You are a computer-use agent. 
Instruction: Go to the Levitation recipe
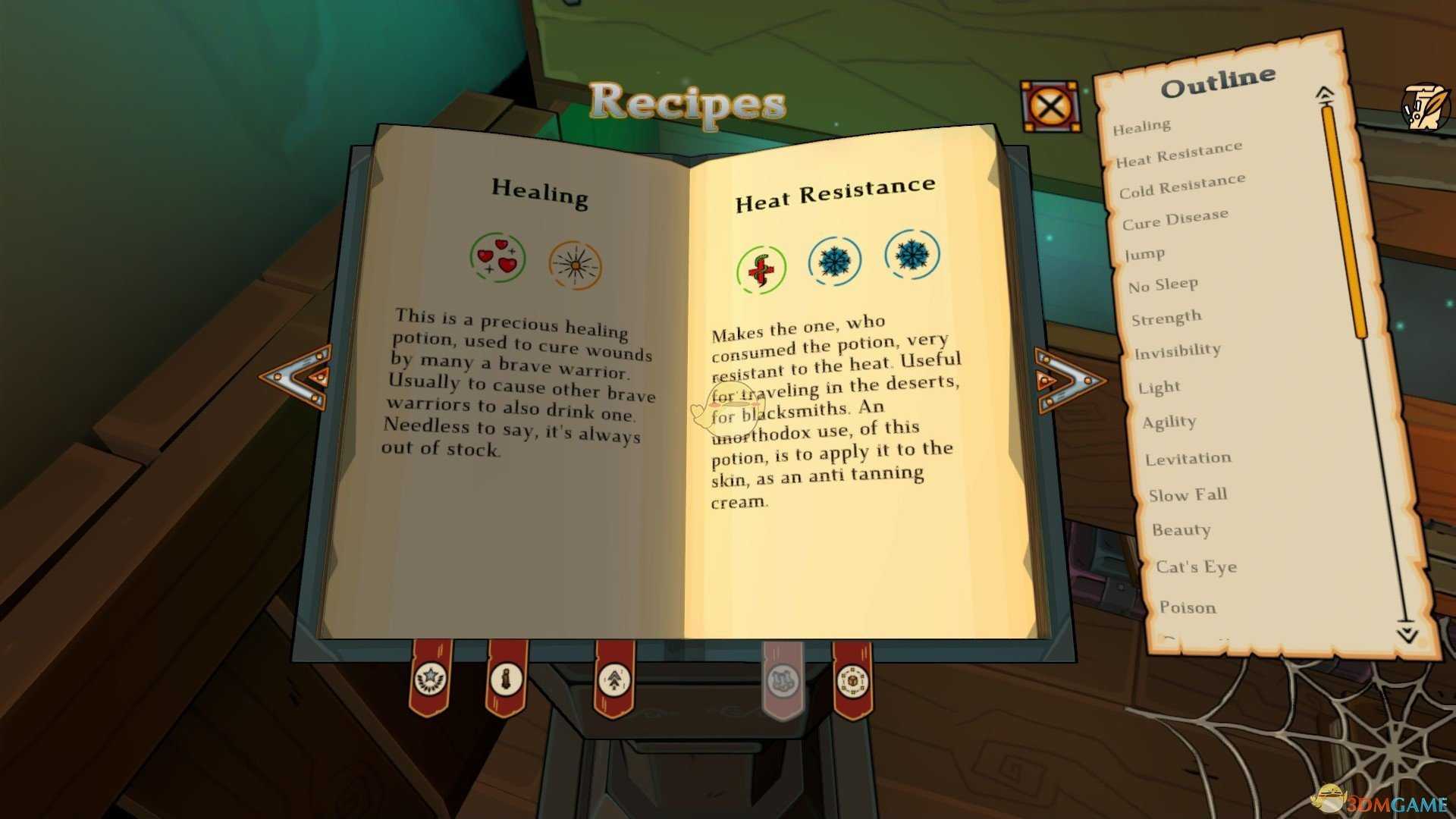point(1188,459)
